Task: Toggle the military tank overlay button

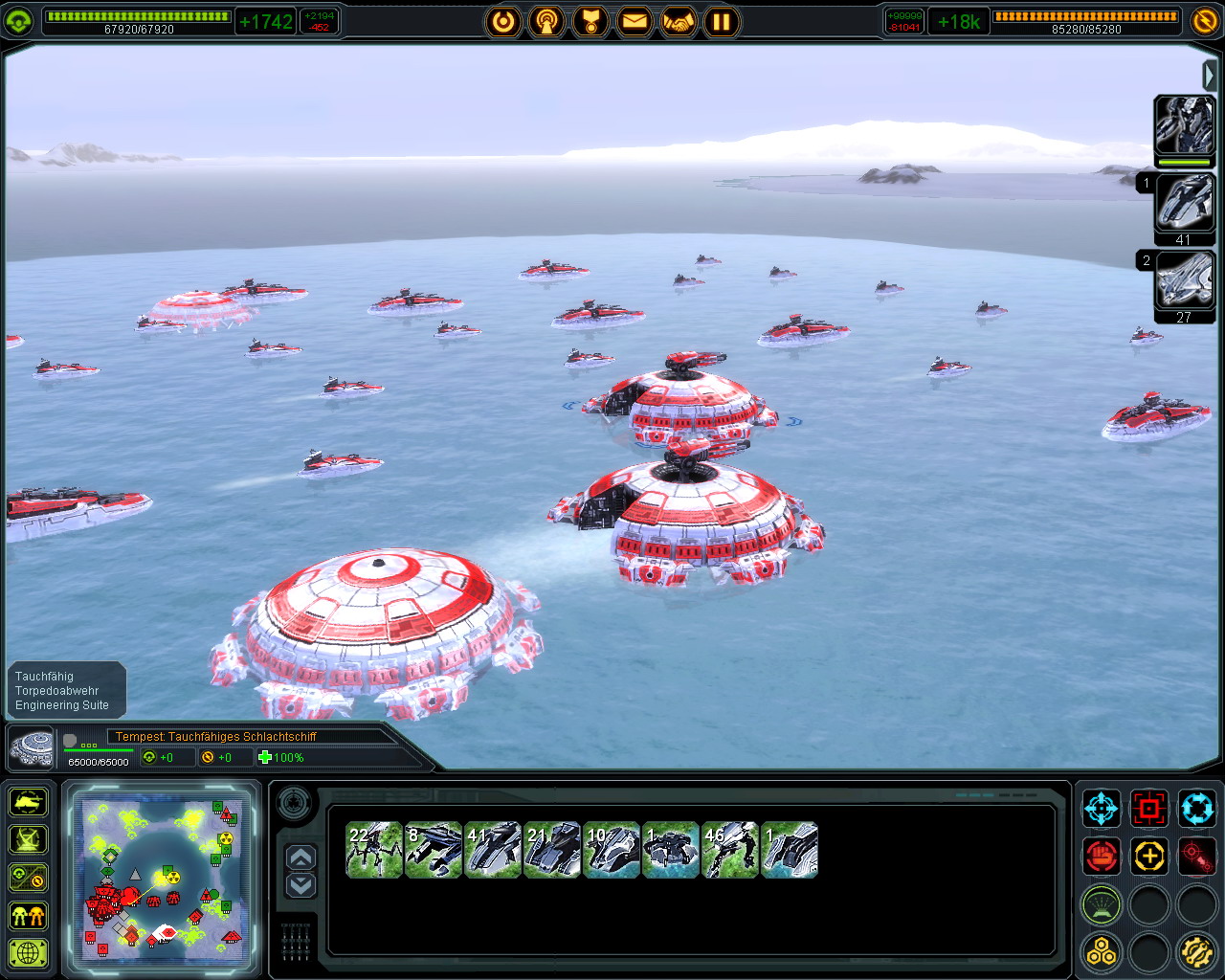Action: click(29, 801)
